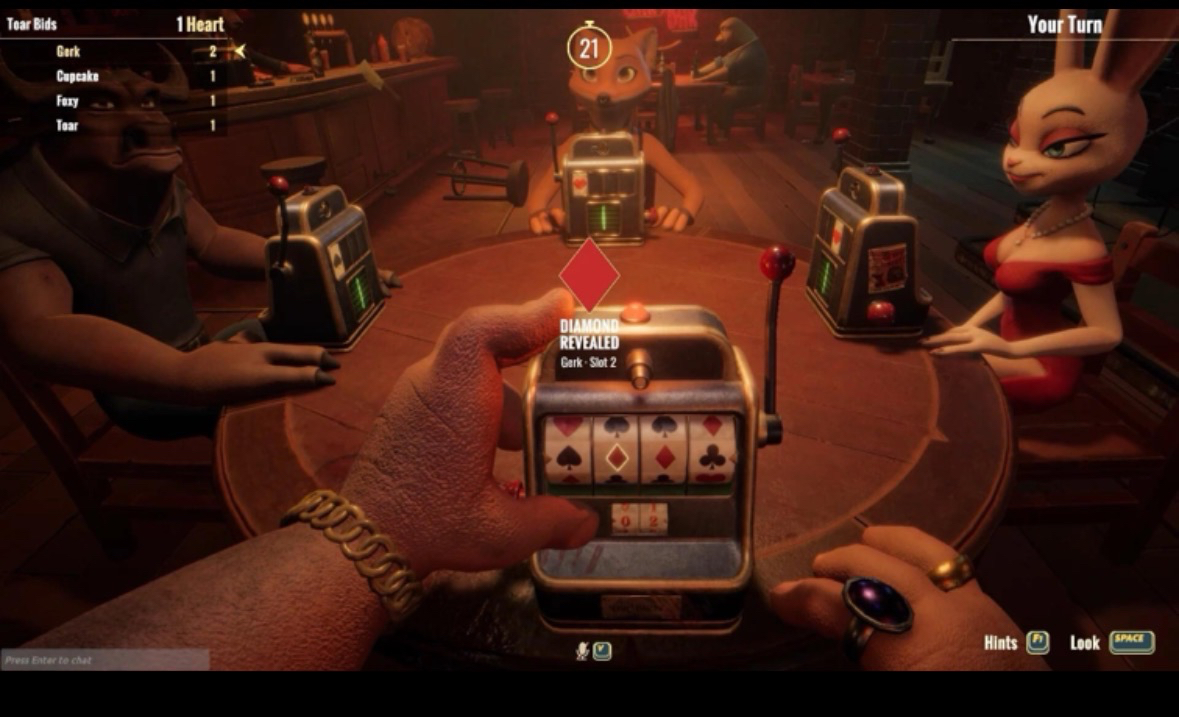Toggle the microphone voice chat icon
Screen dimensions: 1179x717
(x=582, y=651)
